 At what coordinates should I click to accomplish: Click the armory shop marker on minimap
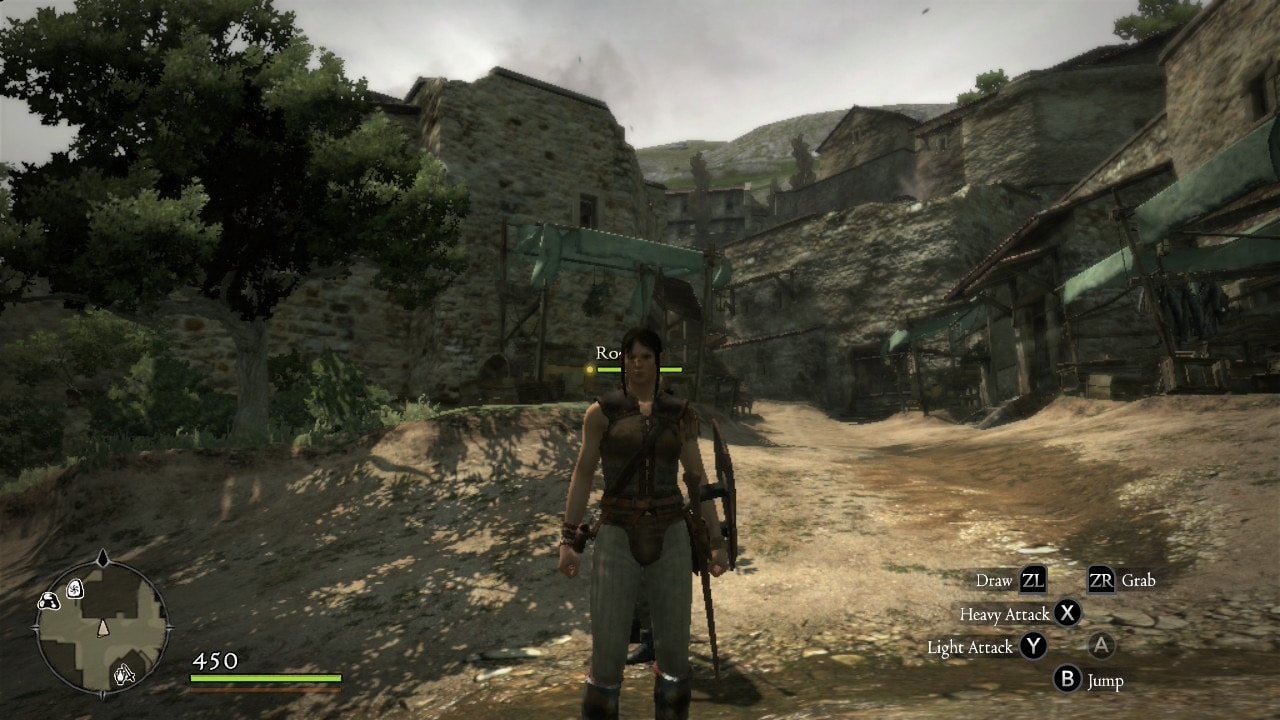[124, 675]
